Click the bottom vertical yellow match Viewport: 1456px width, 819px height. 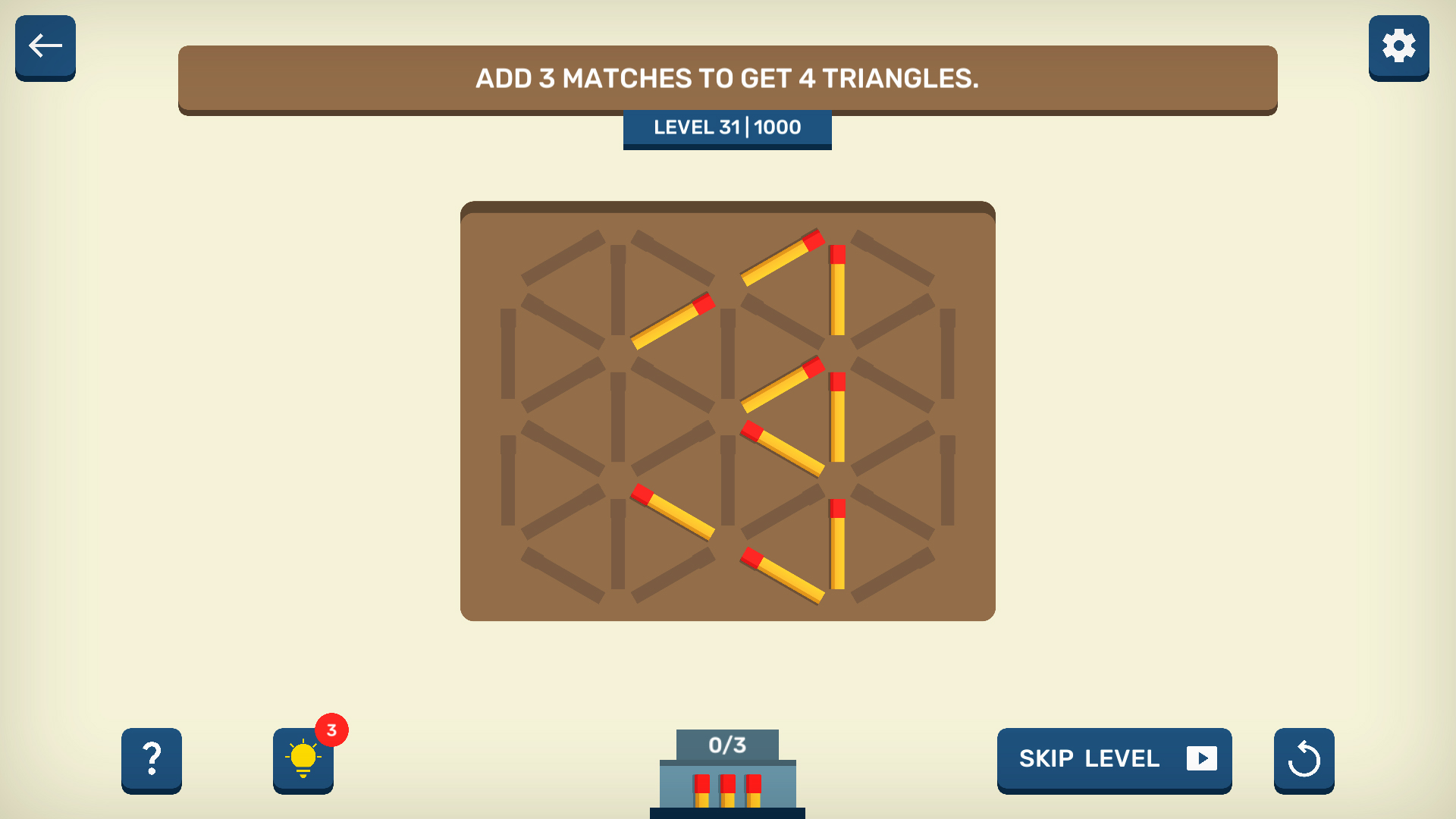pos(839,542)
